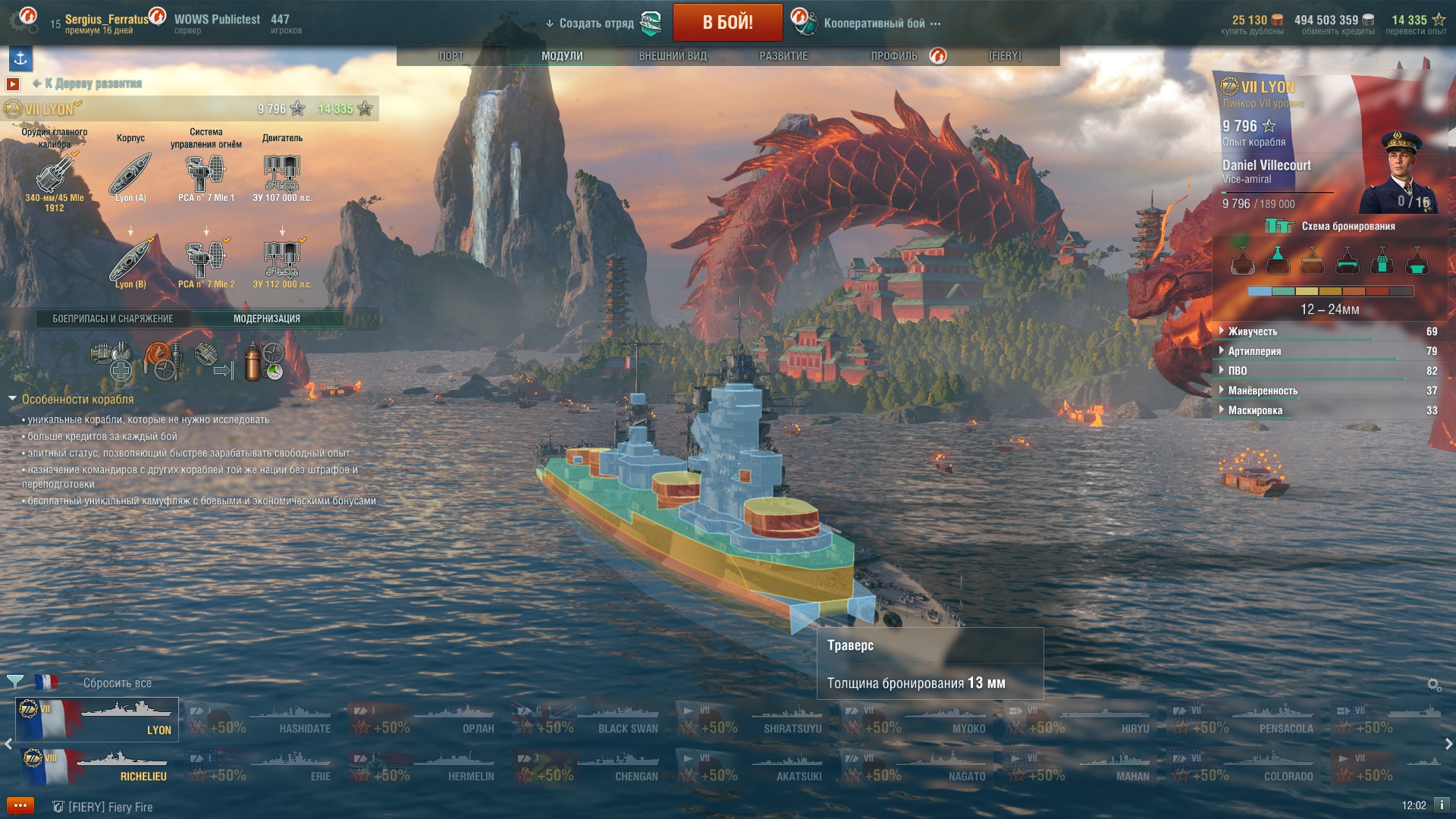Open the [FIERY] clan tab
The height and width of the screenshot is (819, 1456).
(1005, 56)
